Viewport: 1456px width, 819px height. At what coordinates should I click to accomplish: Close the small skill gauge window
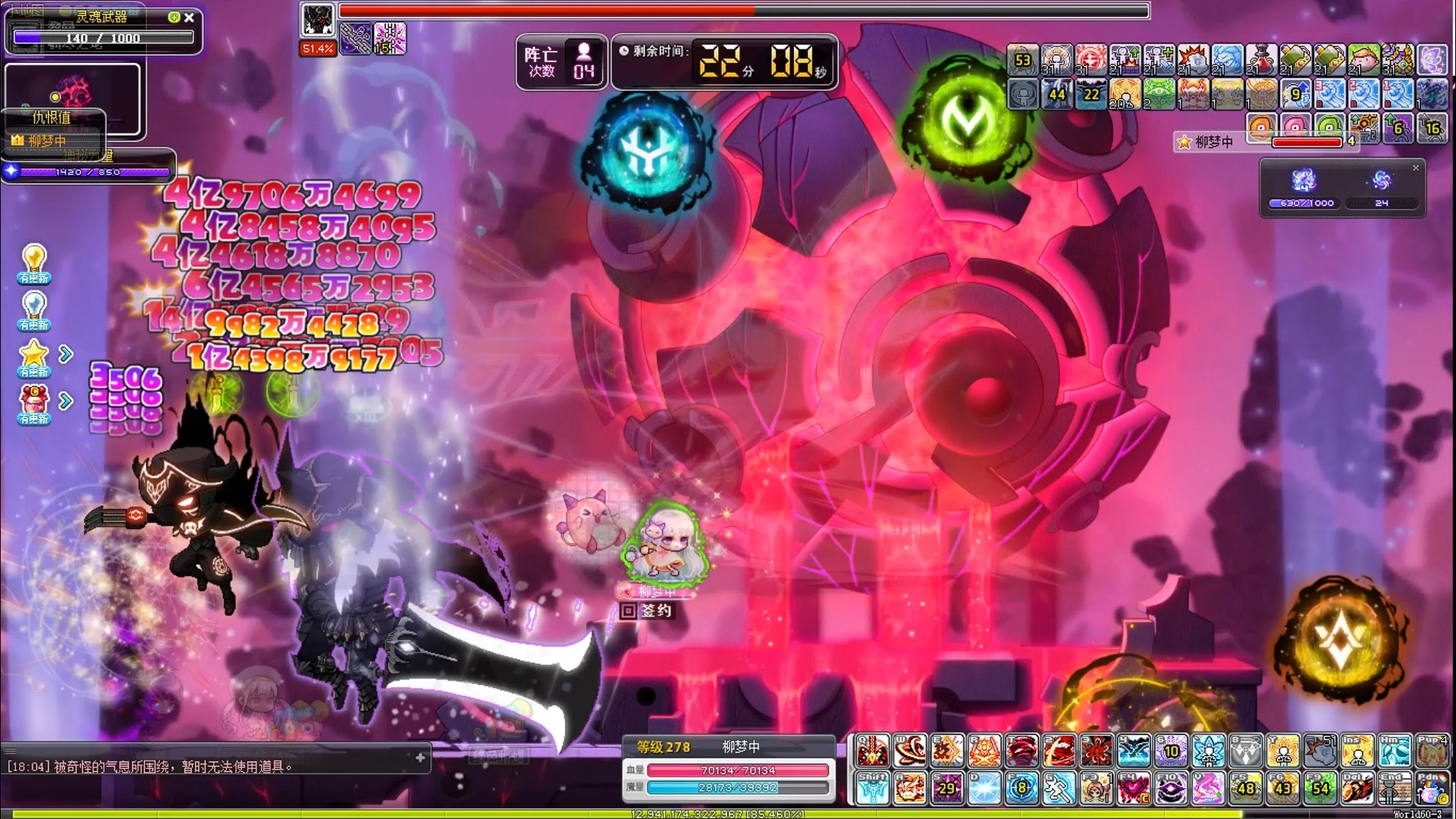(1415, 168)
